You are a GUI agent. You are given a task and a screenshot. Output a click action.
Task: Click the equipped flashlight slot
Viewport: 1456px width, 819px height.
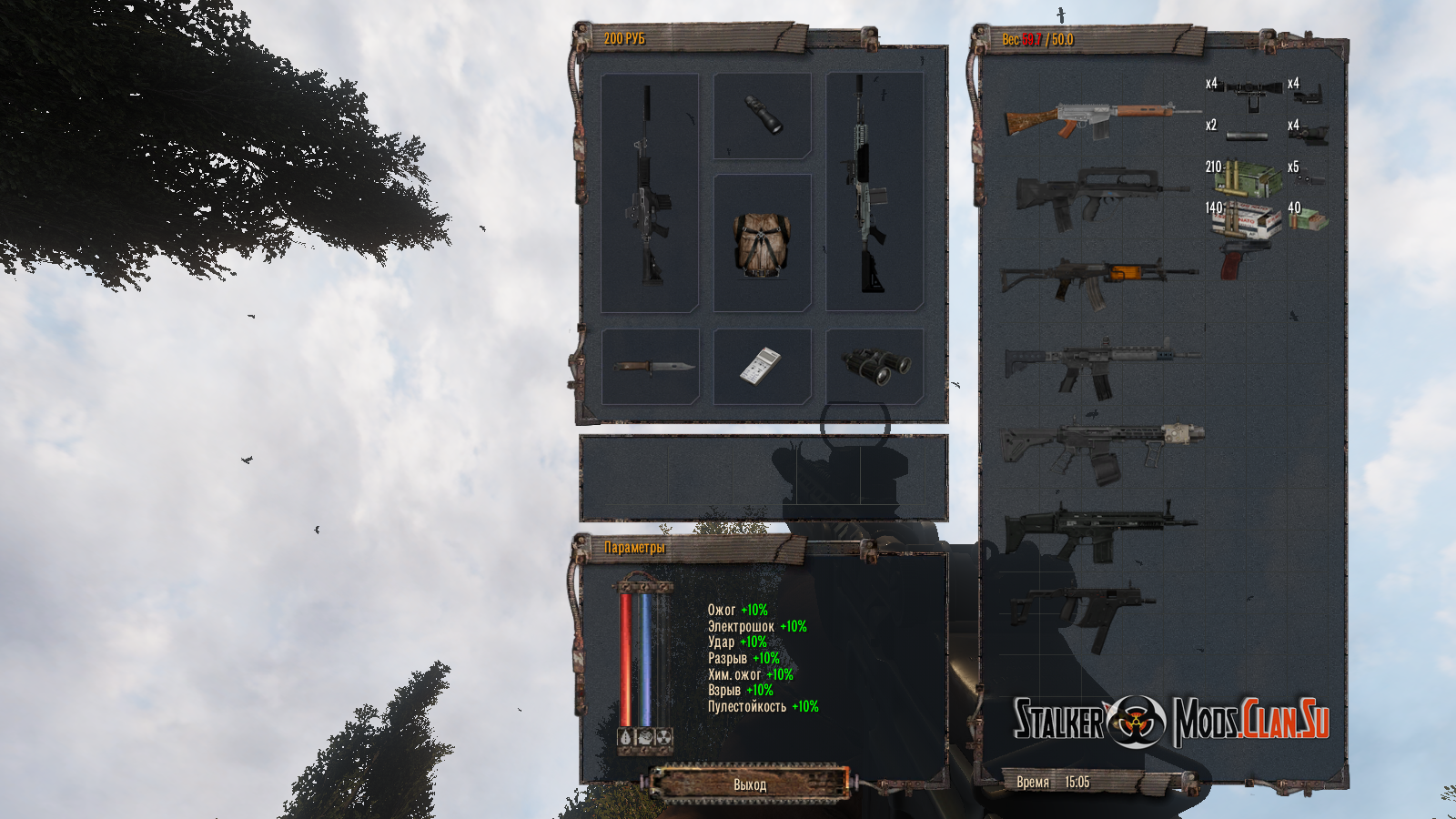763,116
